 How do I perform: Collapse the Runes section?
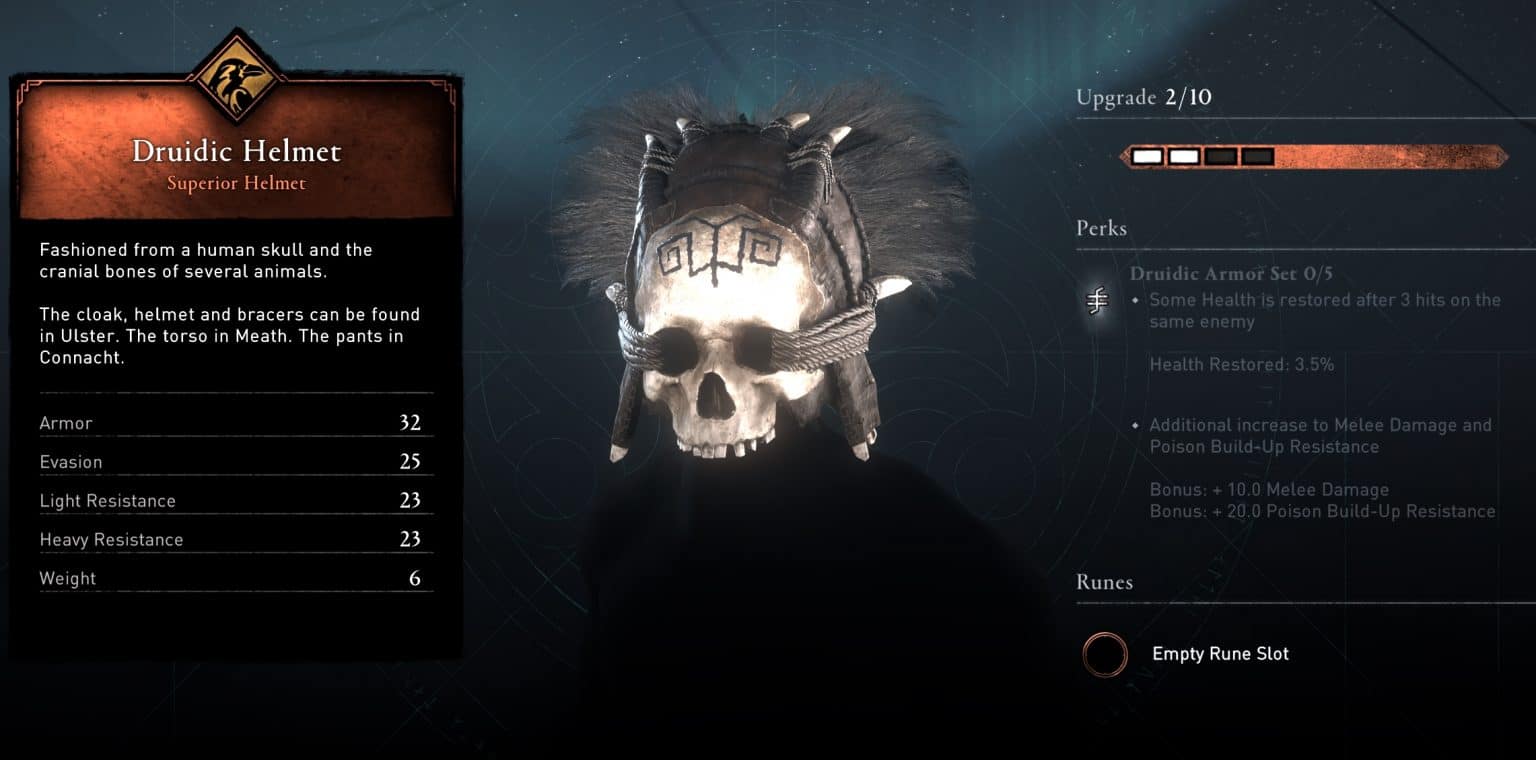(1104, 582)
